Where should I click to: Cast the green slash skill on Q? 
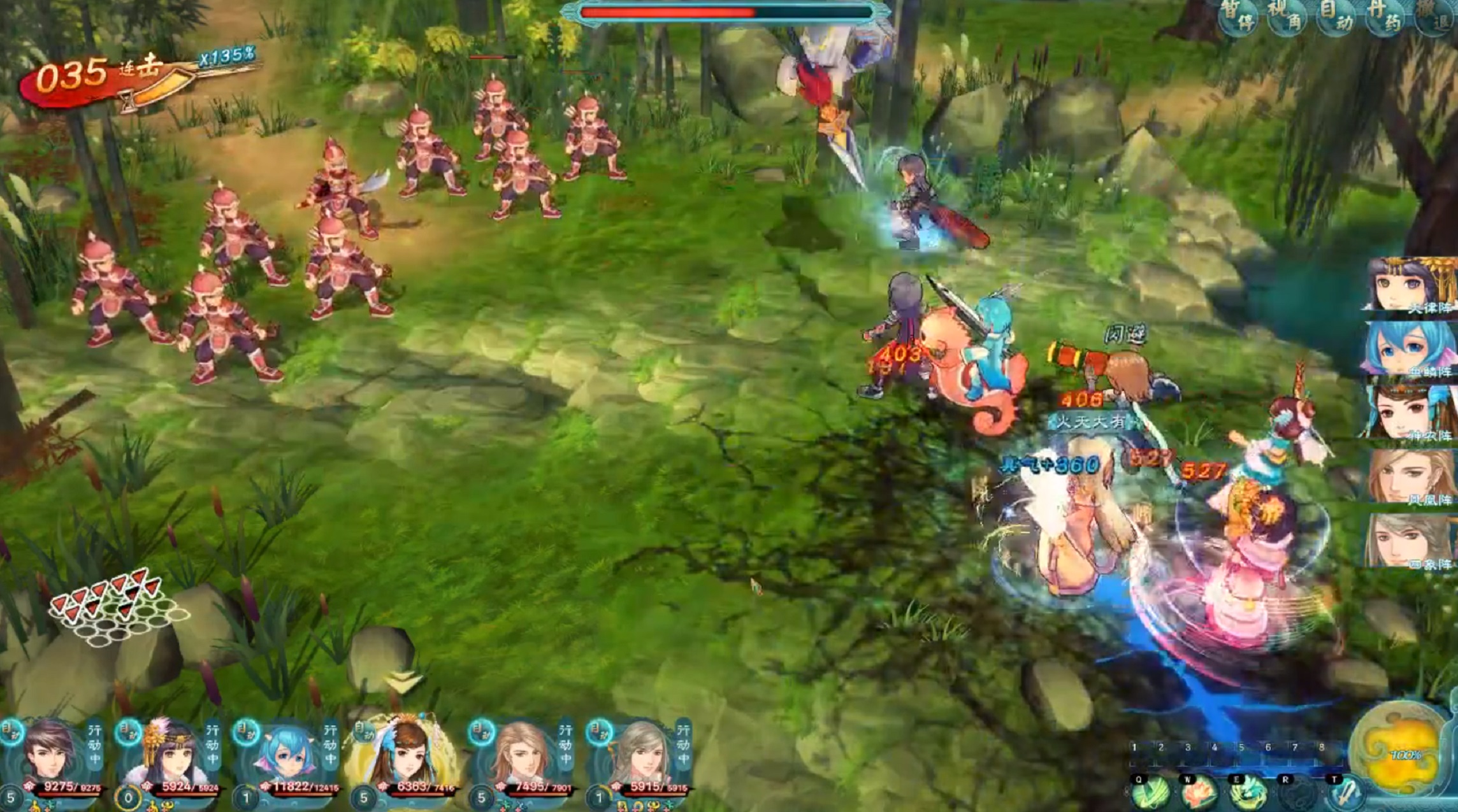point(1150,794)
